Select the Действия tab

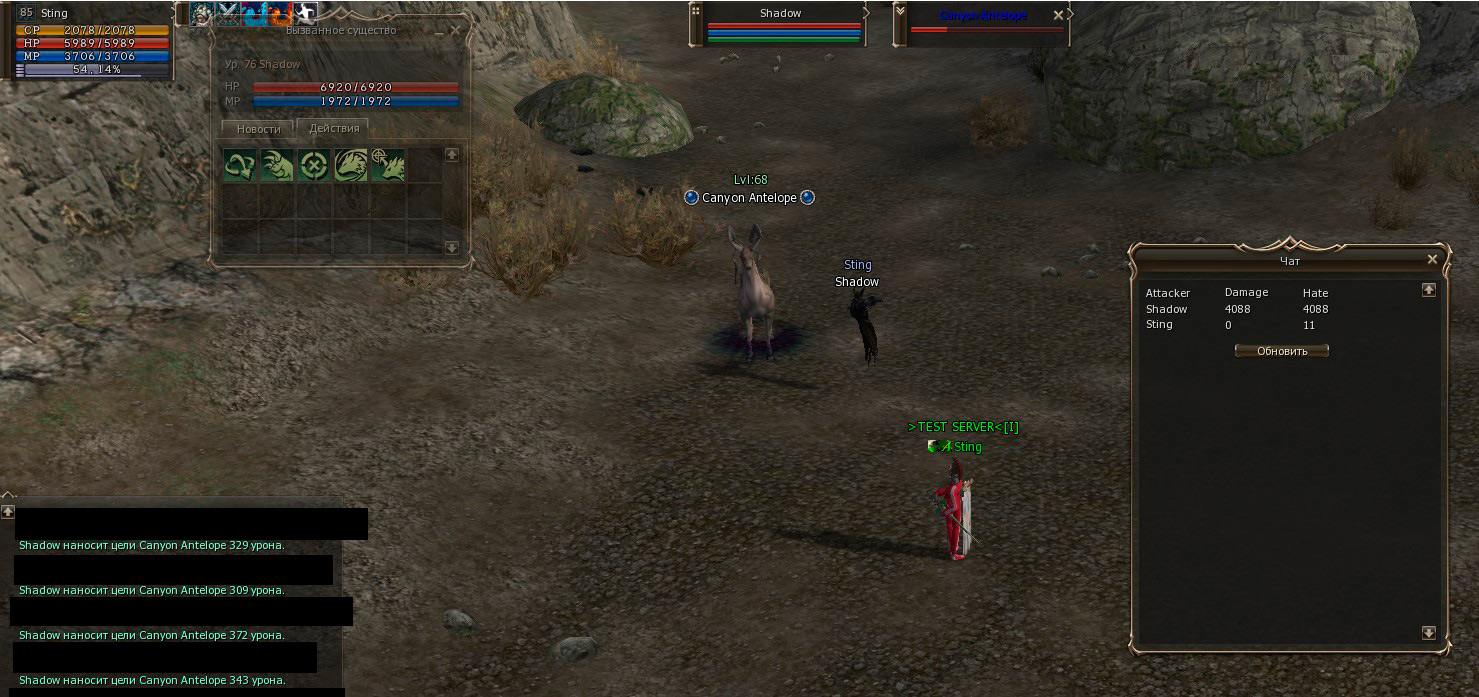tap(333, 129)
